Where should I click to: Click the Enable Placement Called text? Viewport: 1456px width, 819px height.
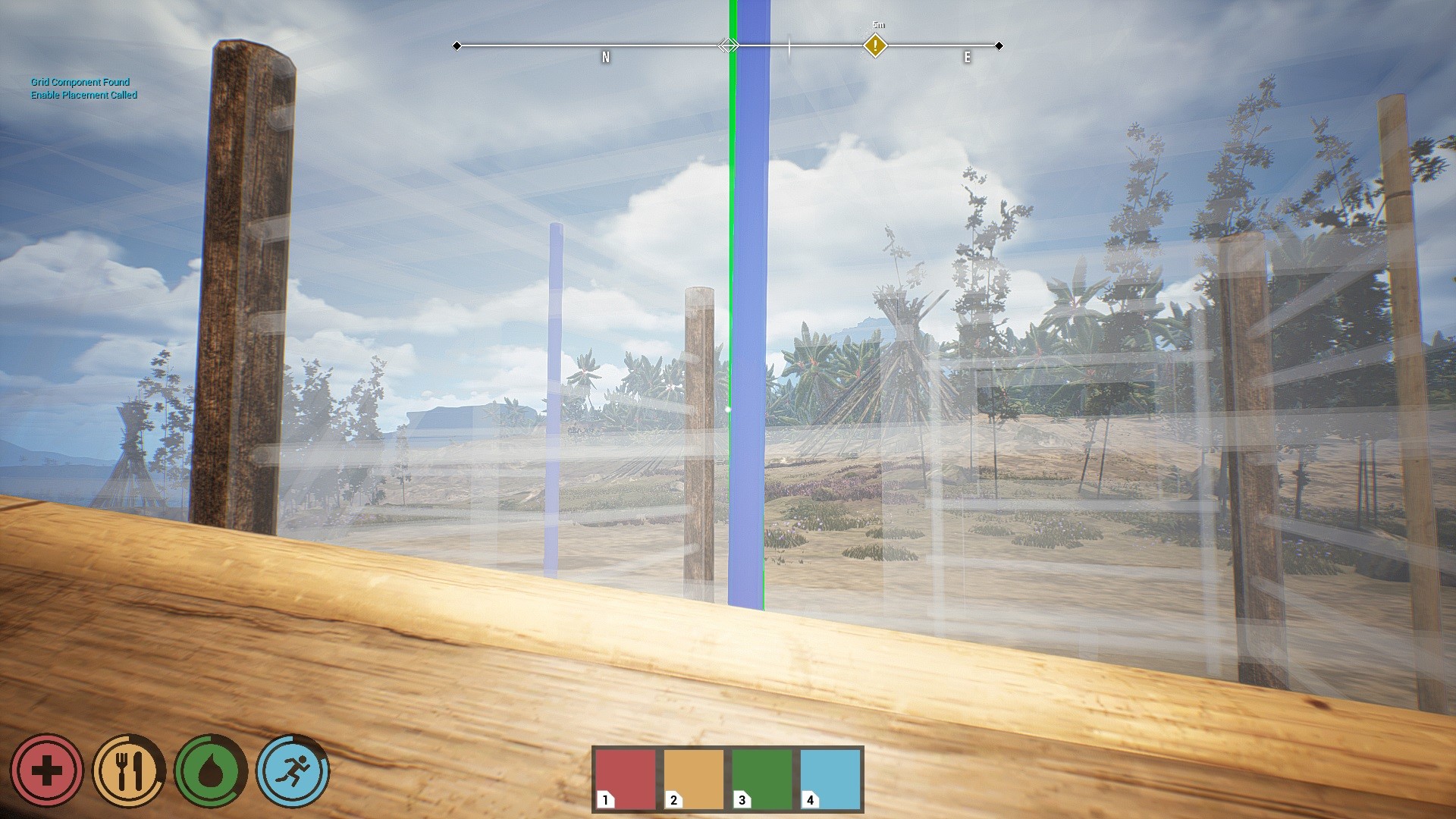(84, 96)
